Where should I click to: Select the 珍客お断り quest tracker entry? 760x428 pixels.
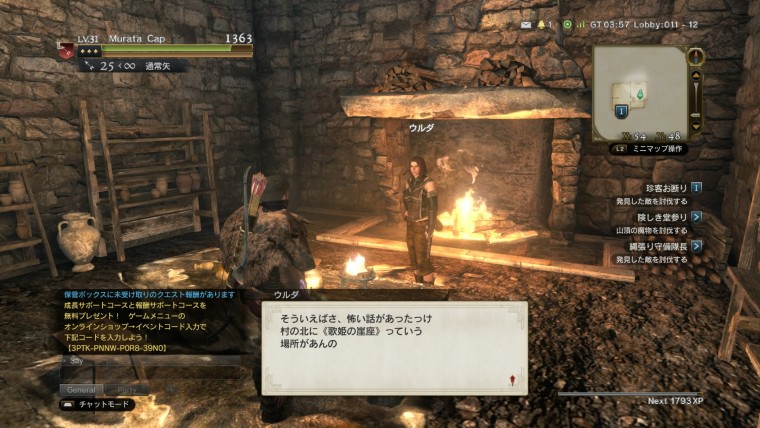point(665,187)
